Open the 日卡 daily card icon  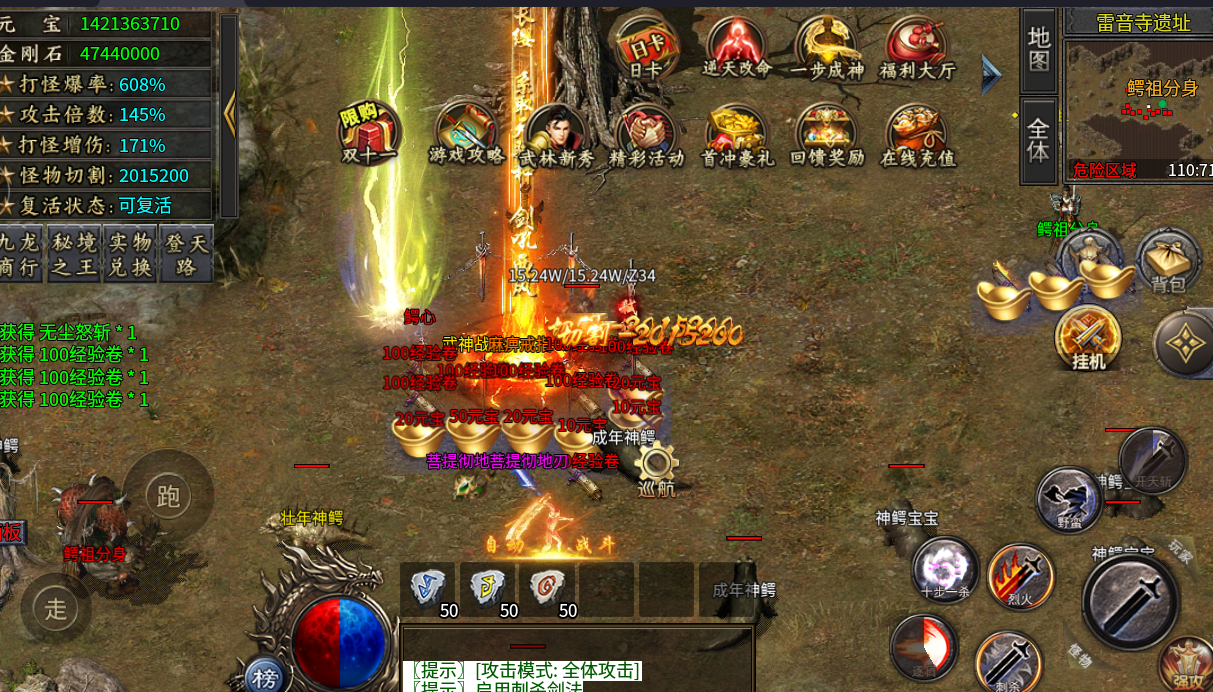(645, 48)
